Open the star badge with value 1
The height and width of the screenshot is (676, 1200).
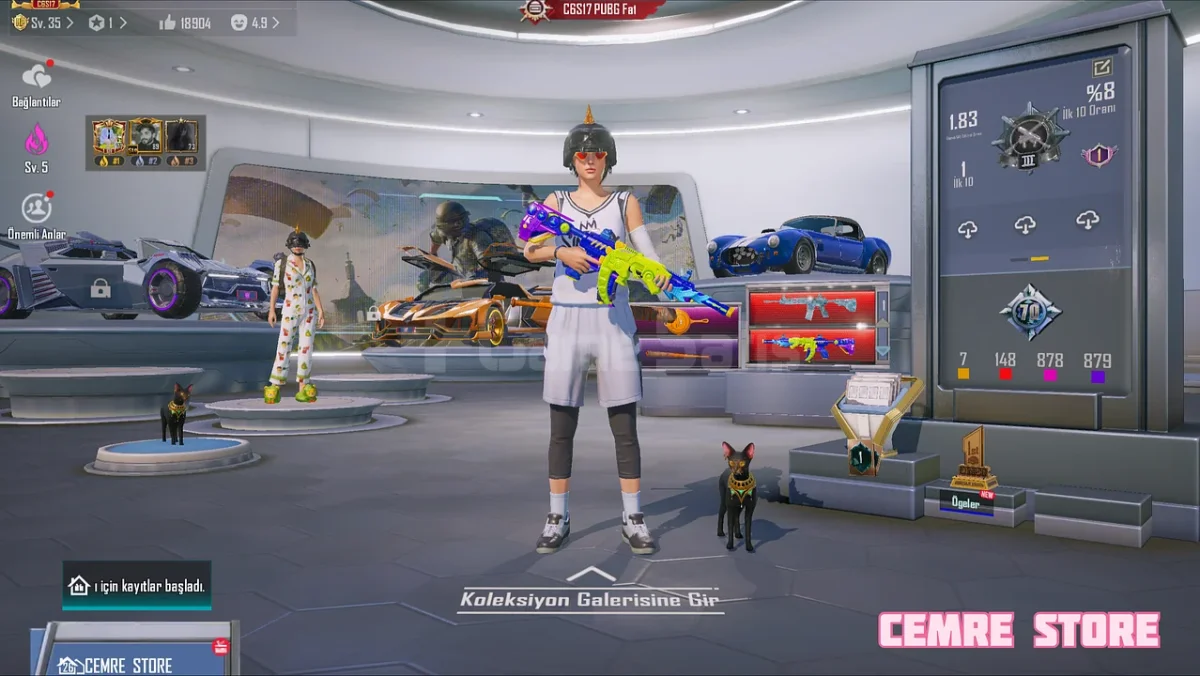107,22
